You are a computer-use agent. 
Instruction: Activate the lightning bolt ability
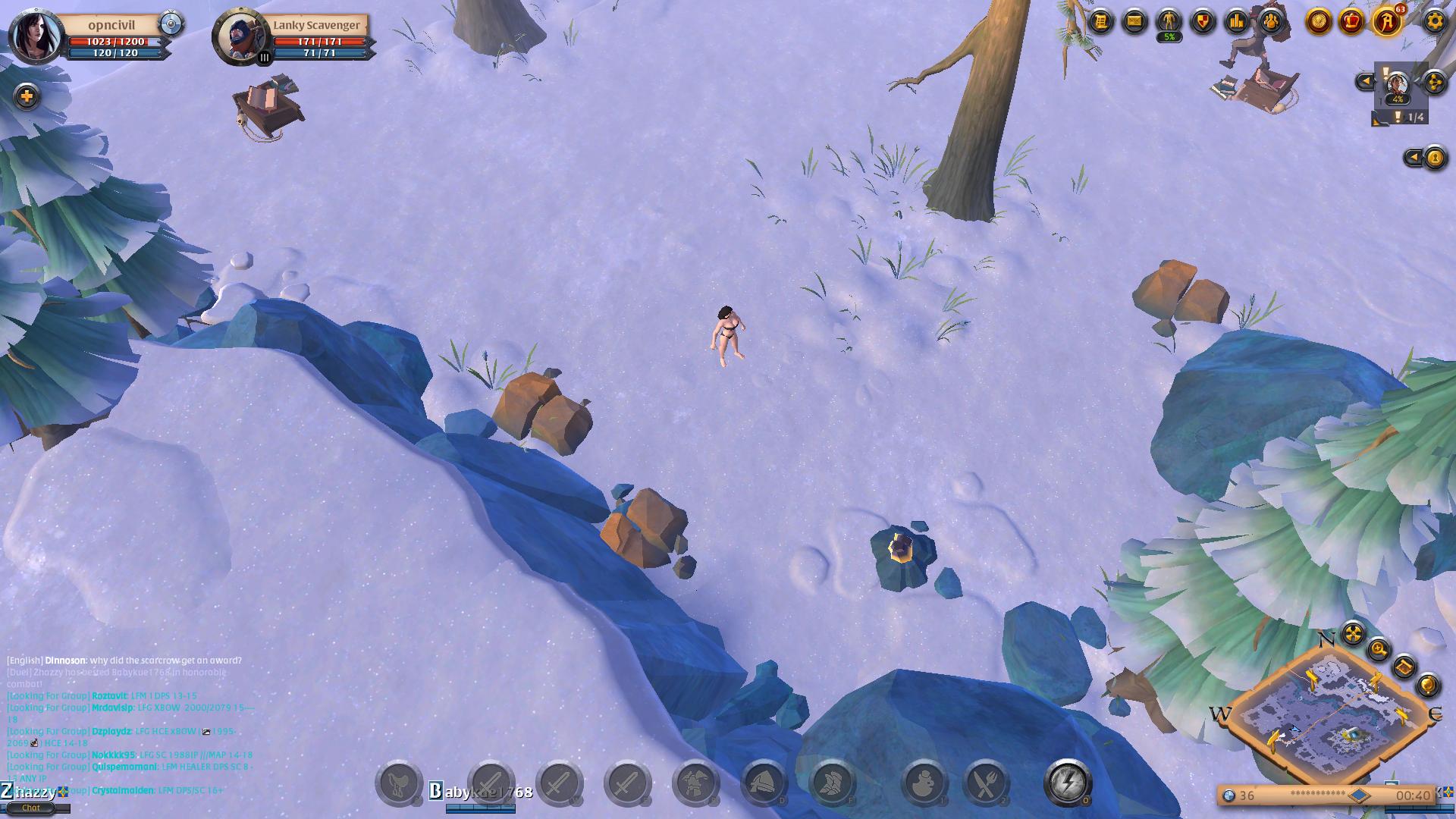pyautogui.click(x=1068, y=783)
